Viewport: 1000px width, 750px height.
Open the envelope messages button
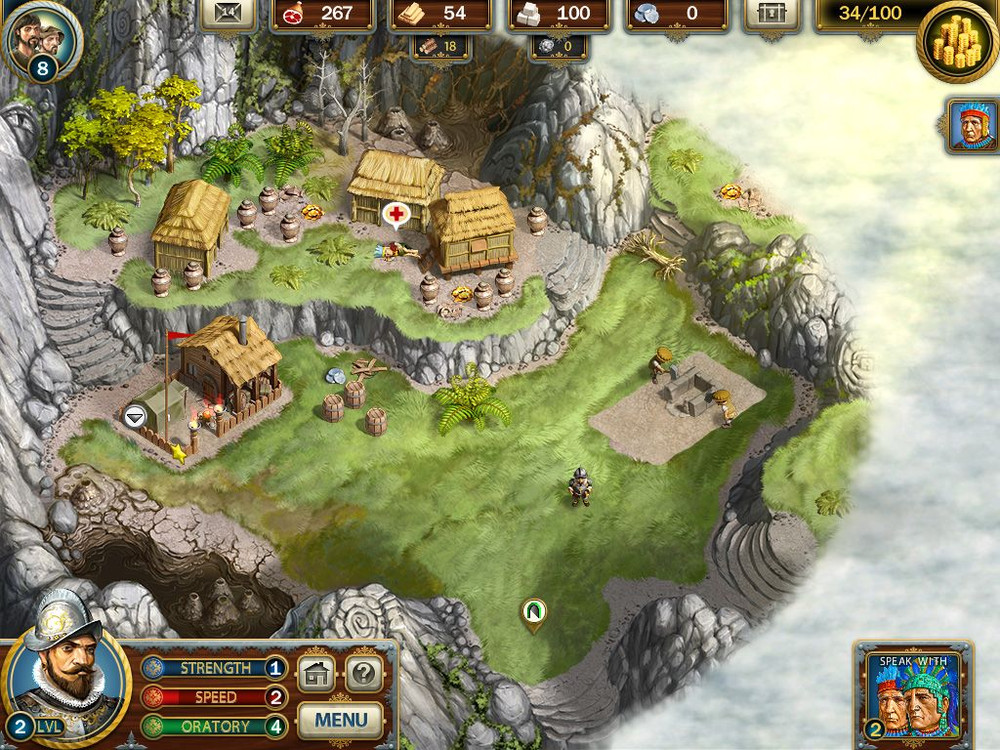click(228, 13)
